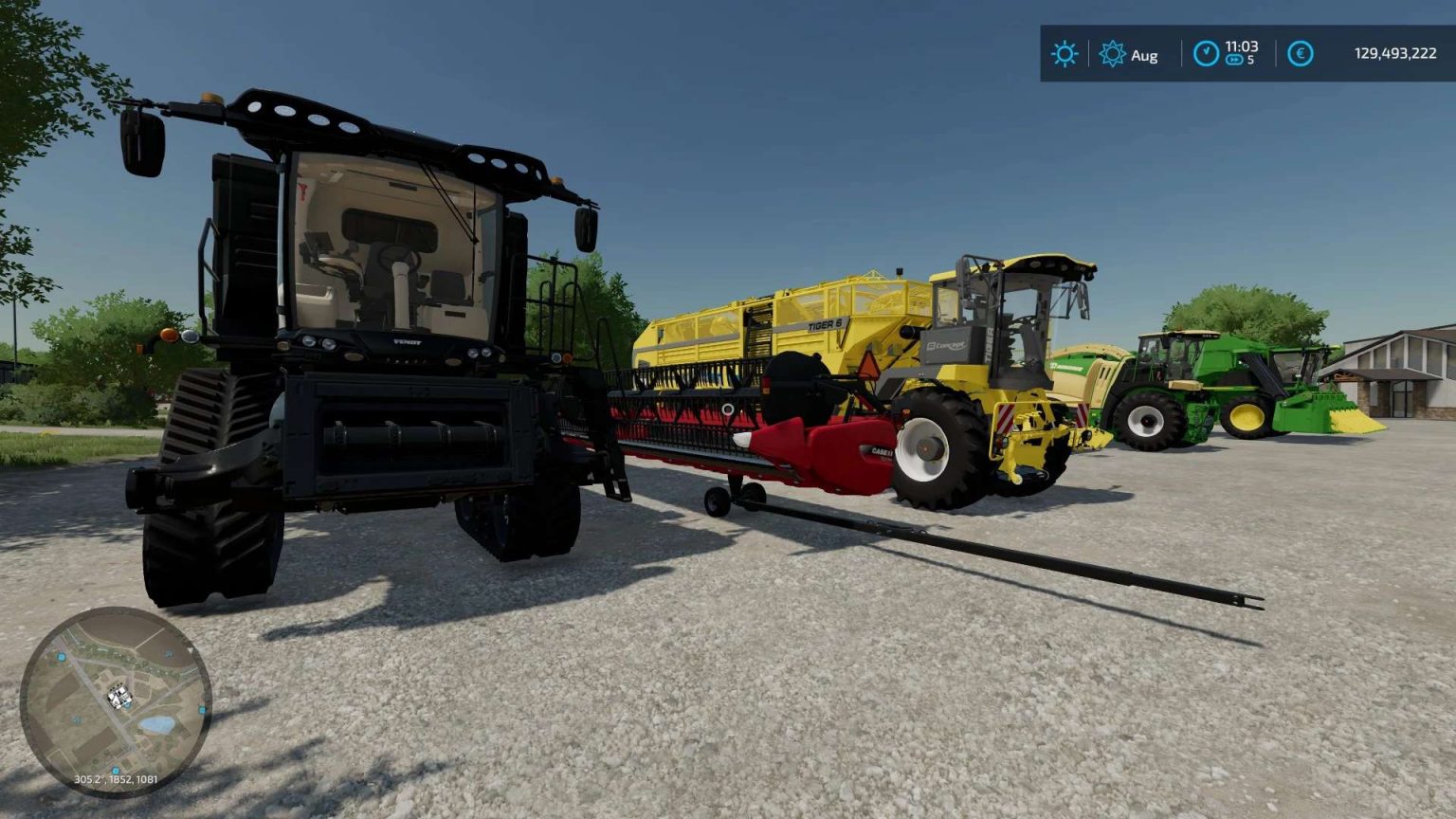Click the Aug month label
This screenshot has width=1456, height=819.
(1144, 56)
